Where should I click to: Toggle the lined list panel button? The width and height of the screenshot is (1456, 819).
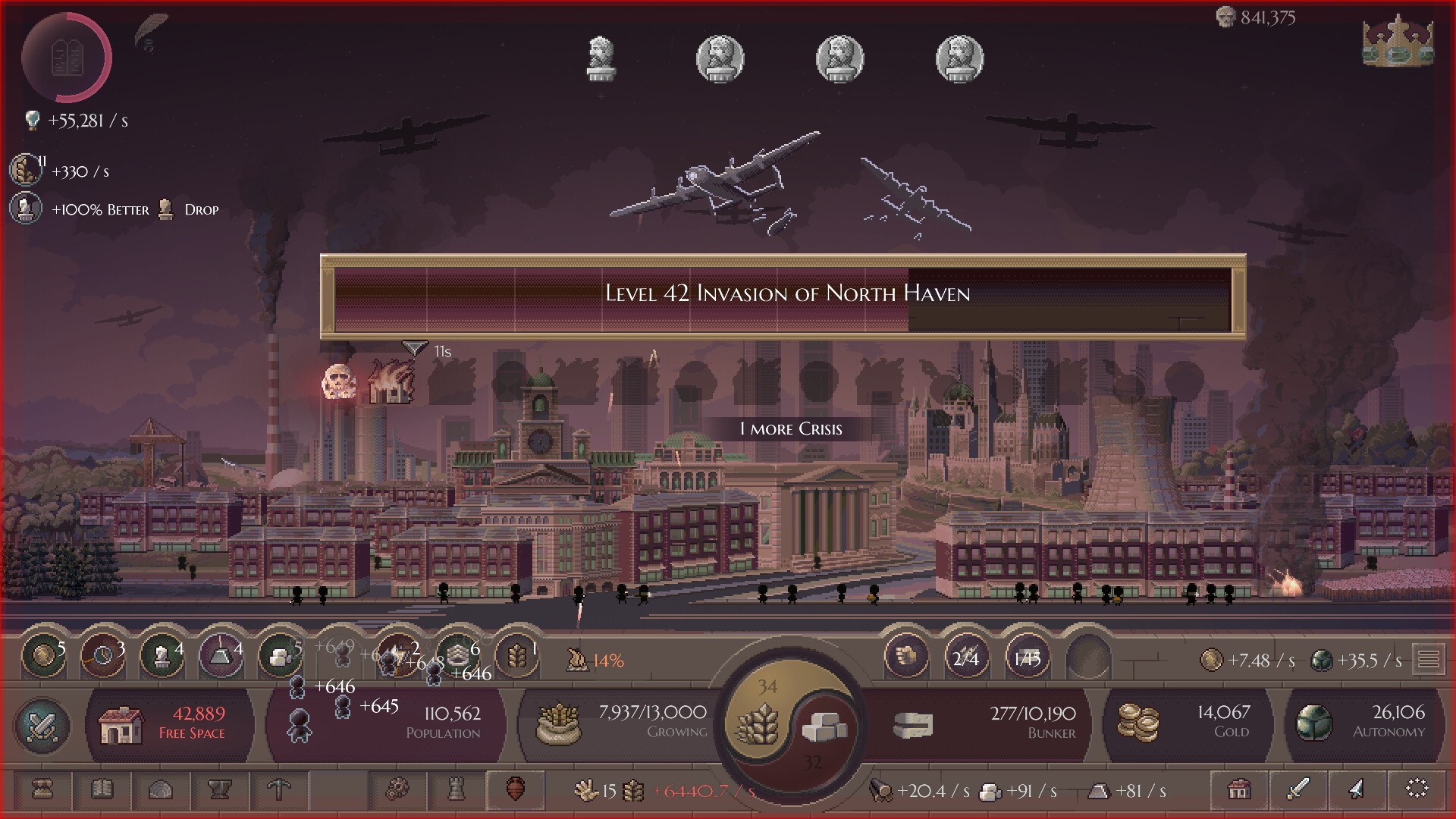click(x=1428, y=659)
